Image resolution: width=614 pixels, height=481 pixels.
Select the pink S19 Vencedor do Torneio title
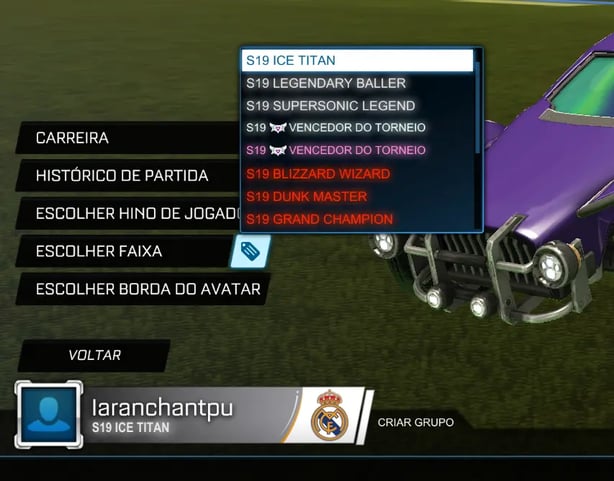(x=357, y=150)
